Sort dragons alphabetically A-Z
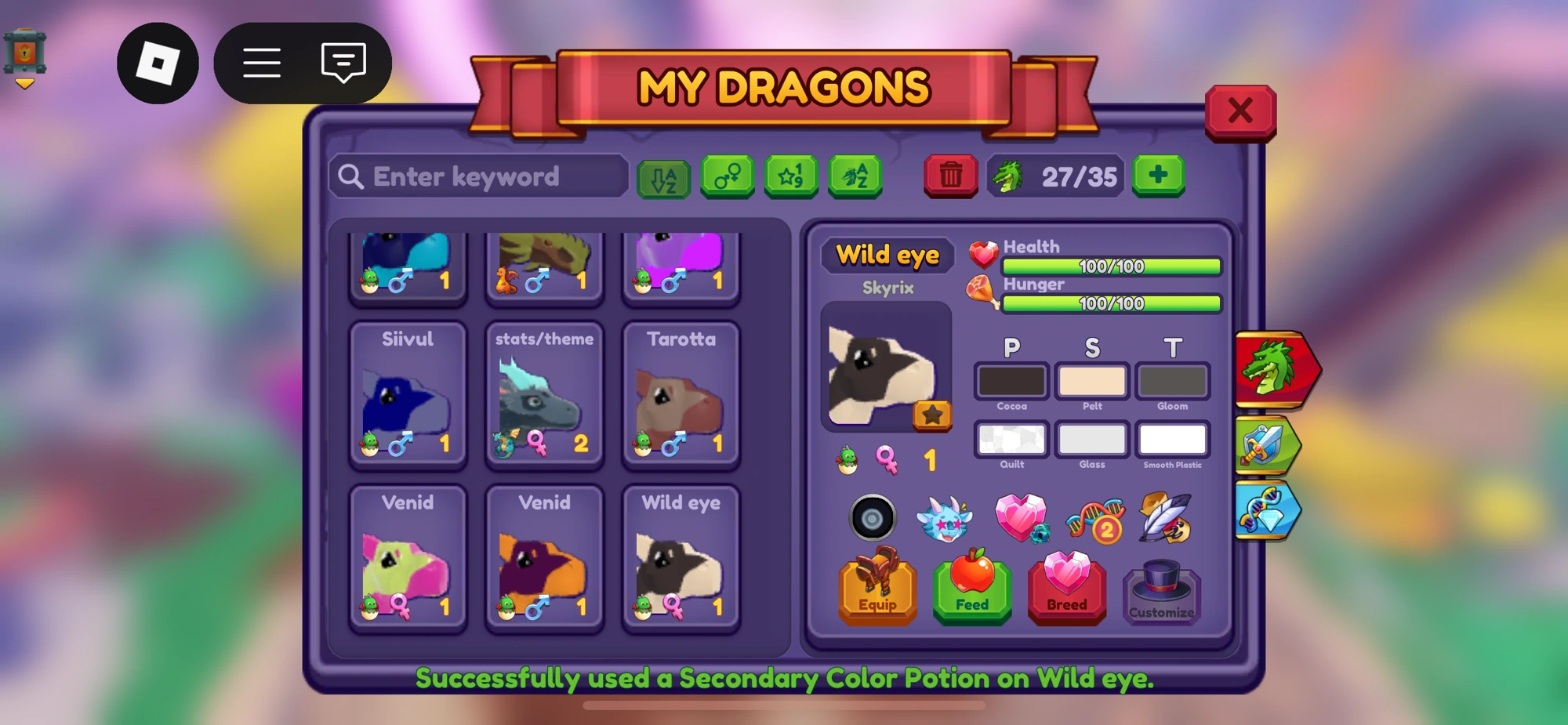The image size is (1568, 725). [x=664, y=176]
